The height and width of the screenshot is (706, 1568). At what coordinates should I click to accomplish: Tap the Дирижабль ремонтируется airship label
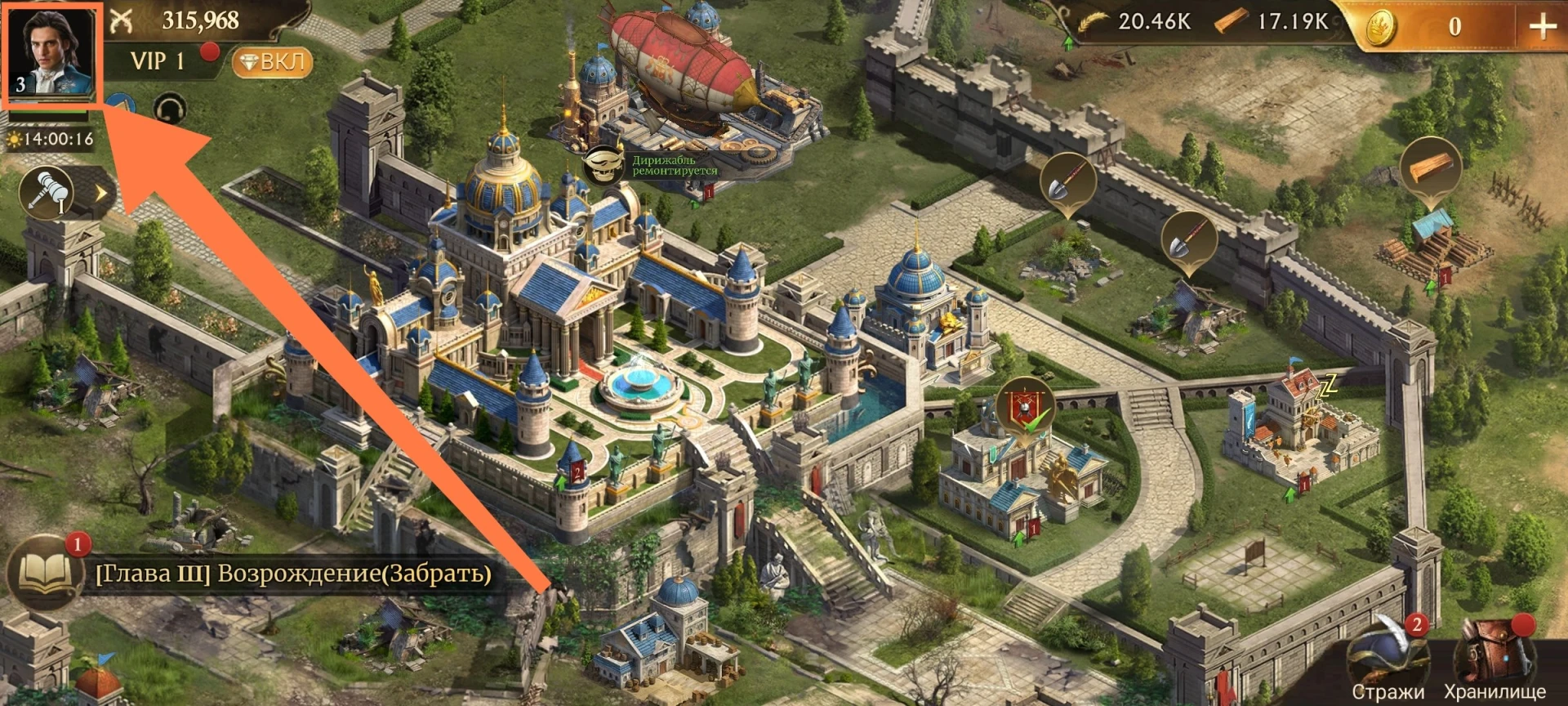tap(675, 165)
